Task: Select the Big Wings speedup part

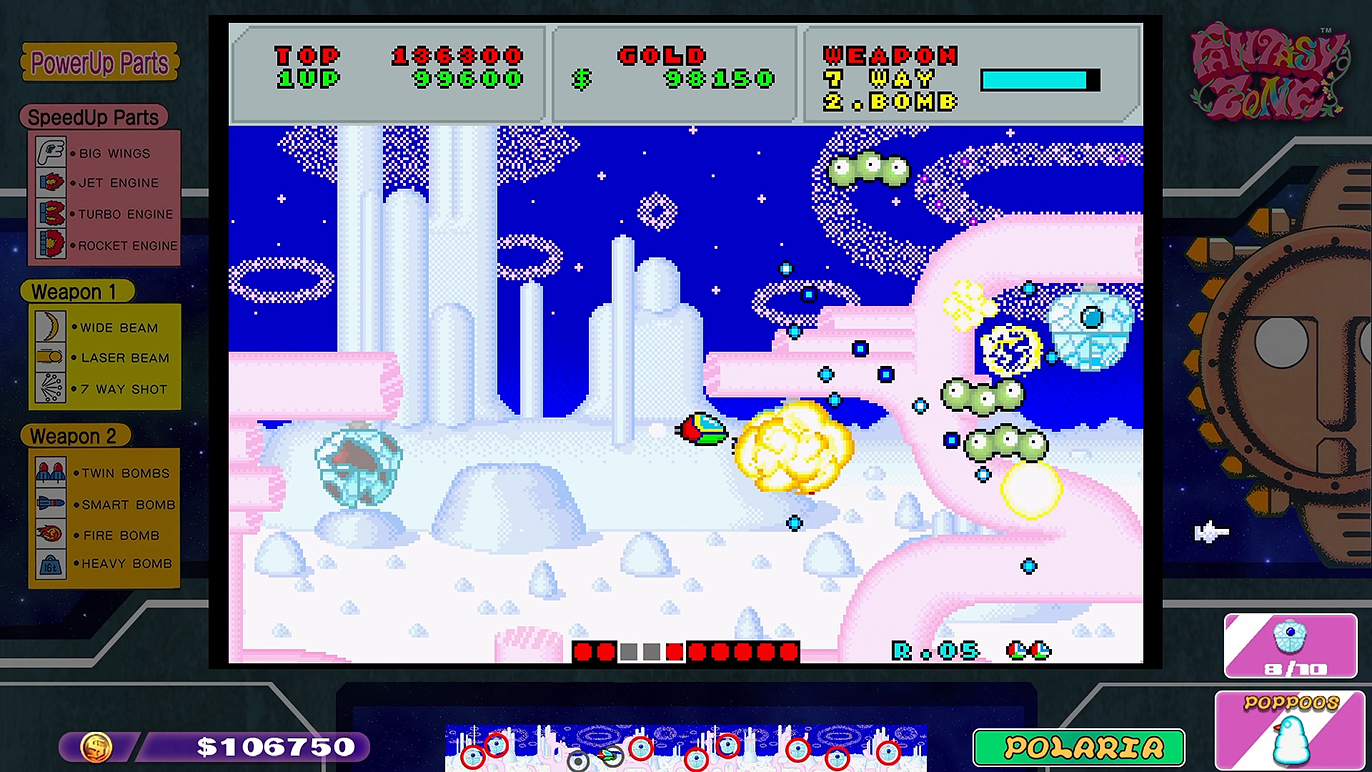Action: [104, 153]
